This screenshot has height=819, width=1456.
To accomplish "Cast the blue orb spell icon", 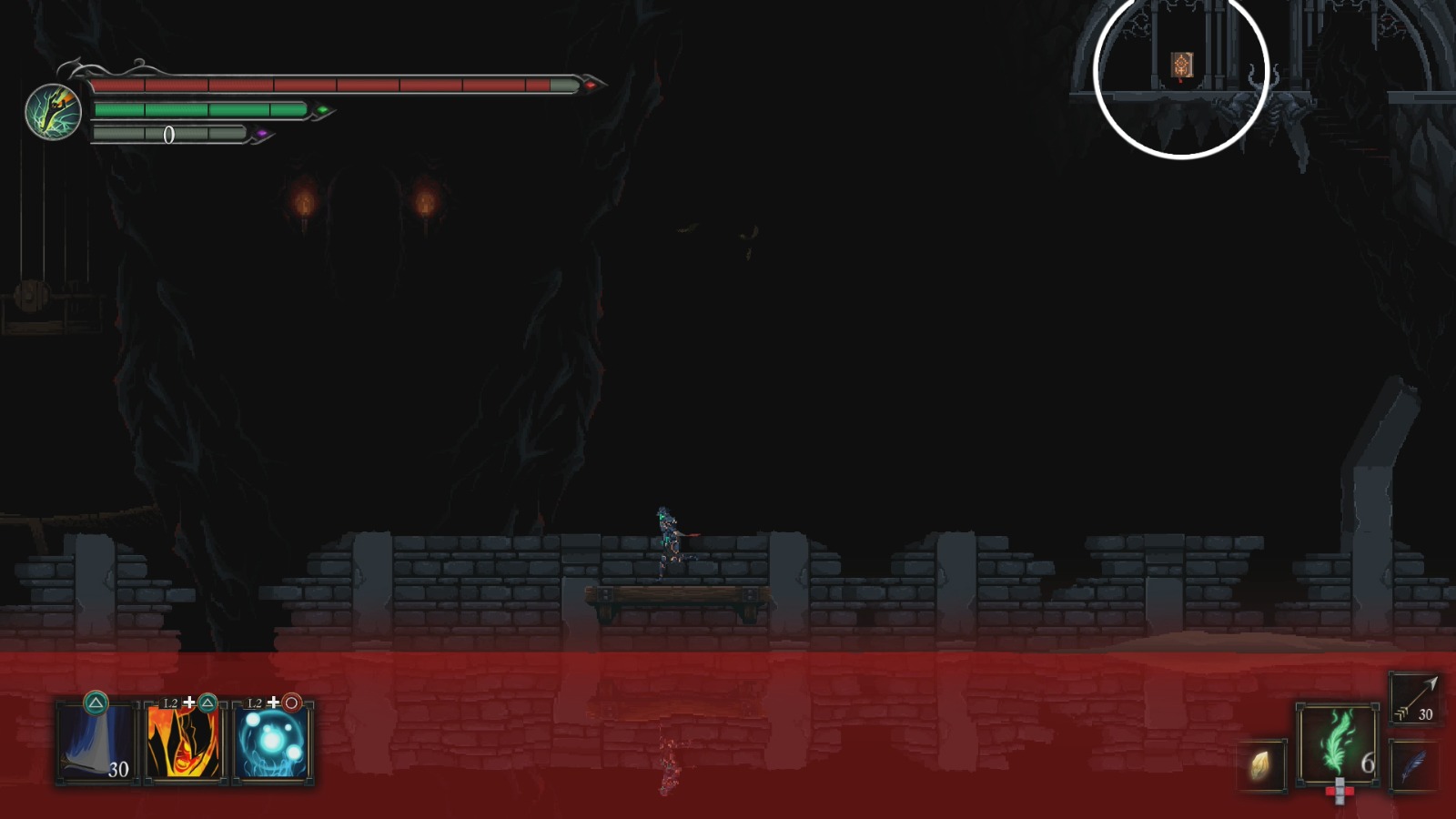I will (x=271, y=743).
